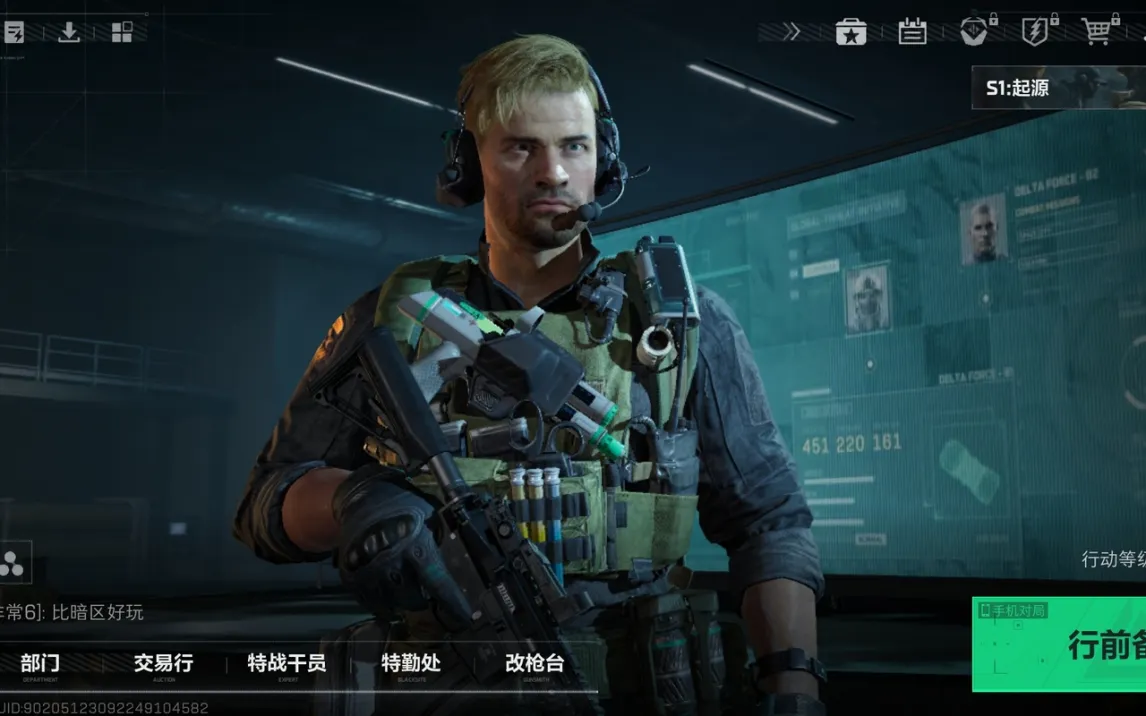Open the four-squares grid menu icon

122,32
